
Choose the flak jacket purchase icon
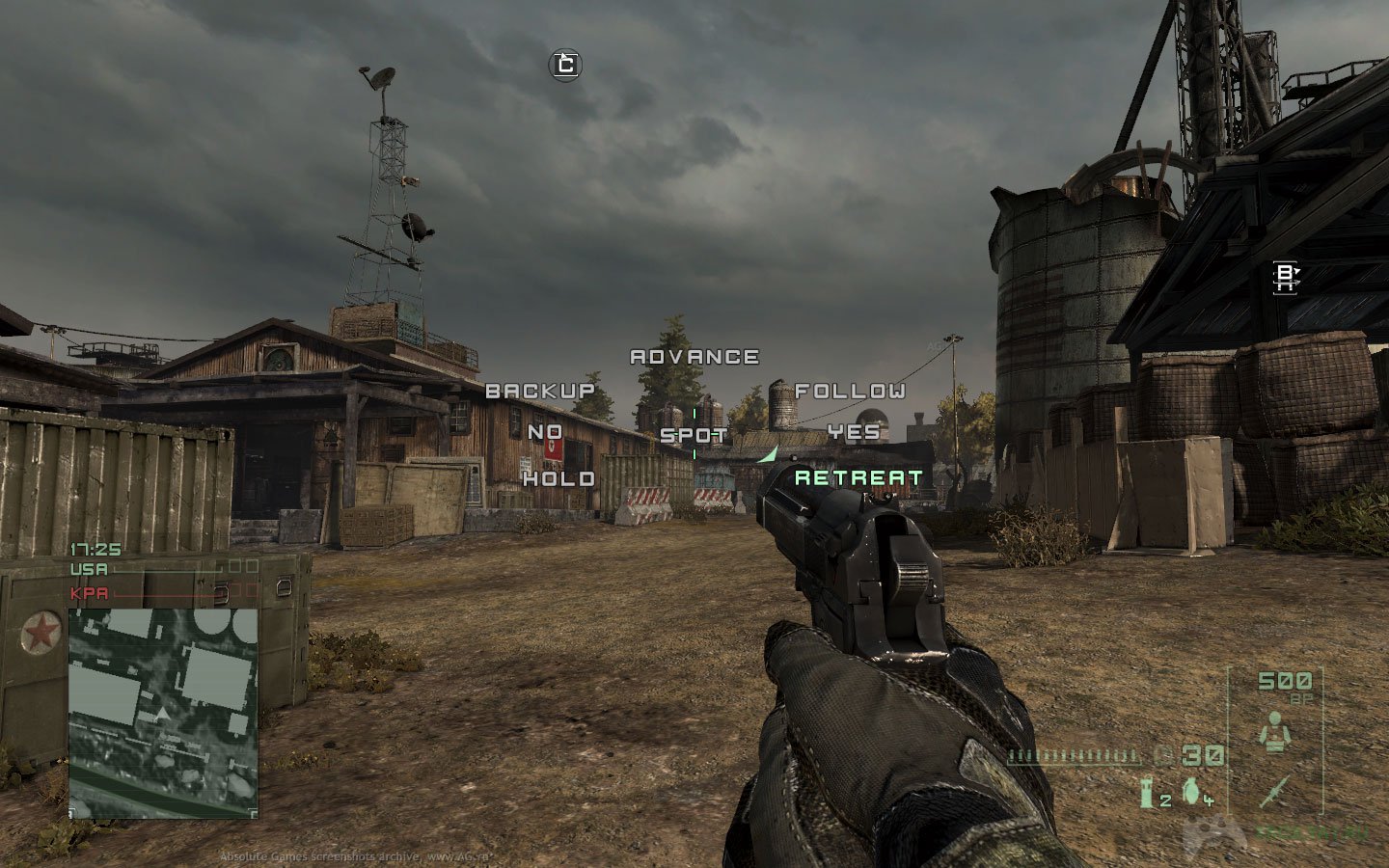pos(1274,733)
